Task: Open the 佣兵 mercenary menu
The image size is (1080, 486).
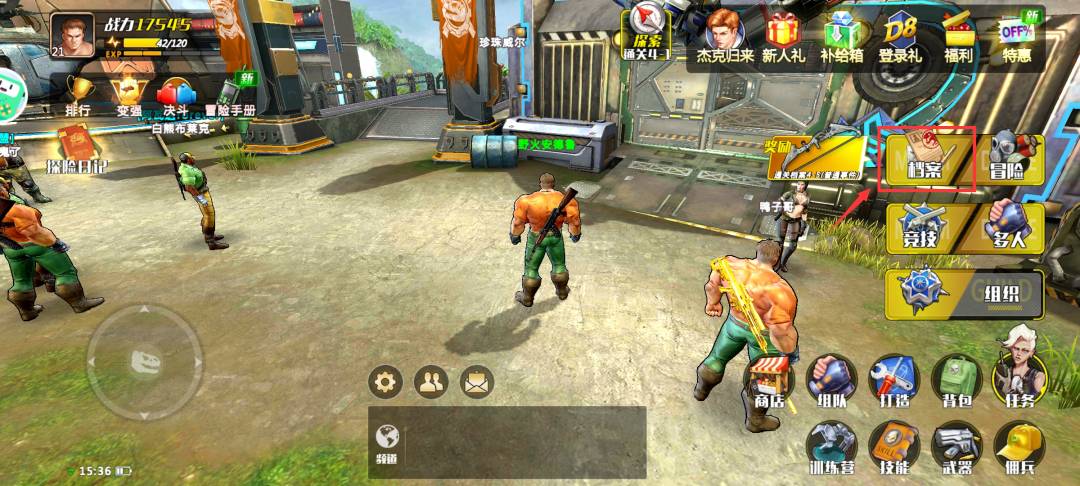Action: click(1019, 447)
